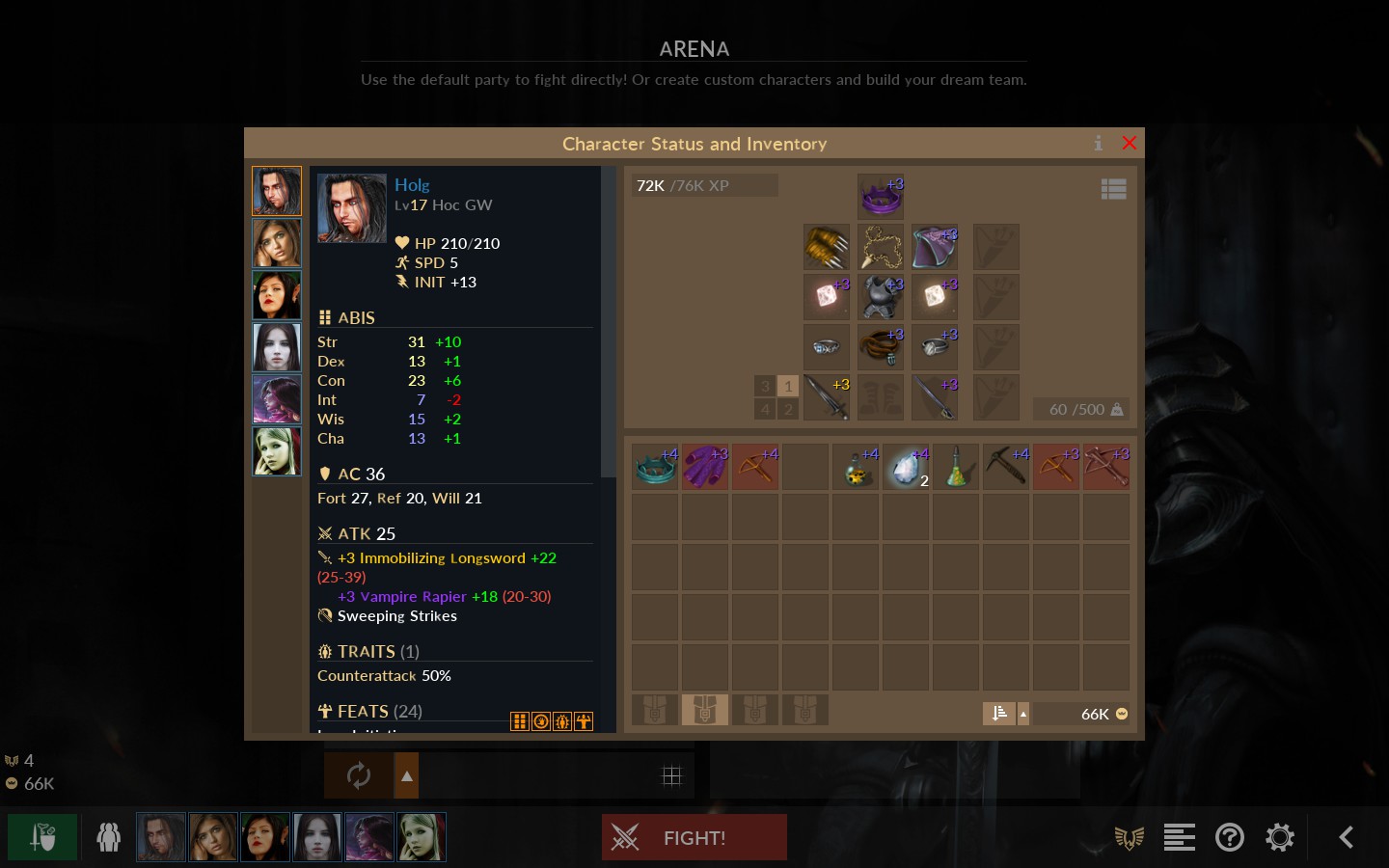
Task: Choose the crystal stack of two in backpack
Action: pos(906,467)
